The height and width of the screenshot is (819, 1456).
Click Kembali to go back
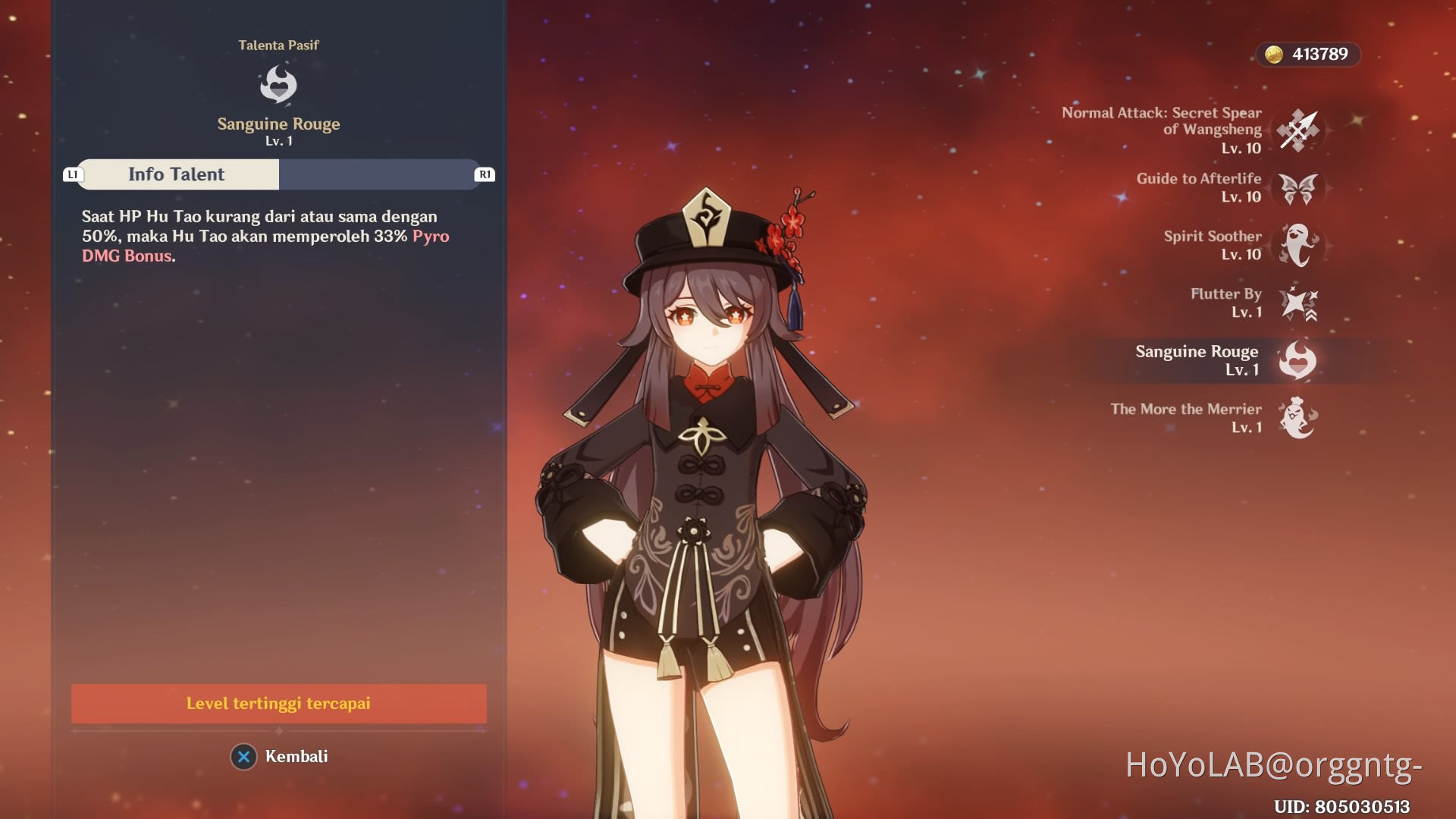[297, 756]
